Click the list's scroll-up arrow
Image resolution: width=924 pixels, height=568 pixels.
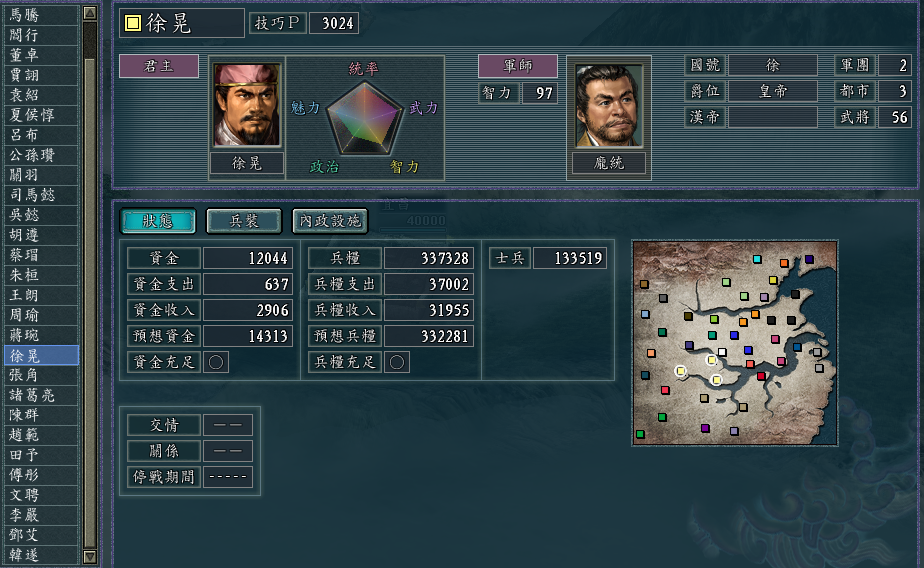pyautogui.click(x=90, y=14)
